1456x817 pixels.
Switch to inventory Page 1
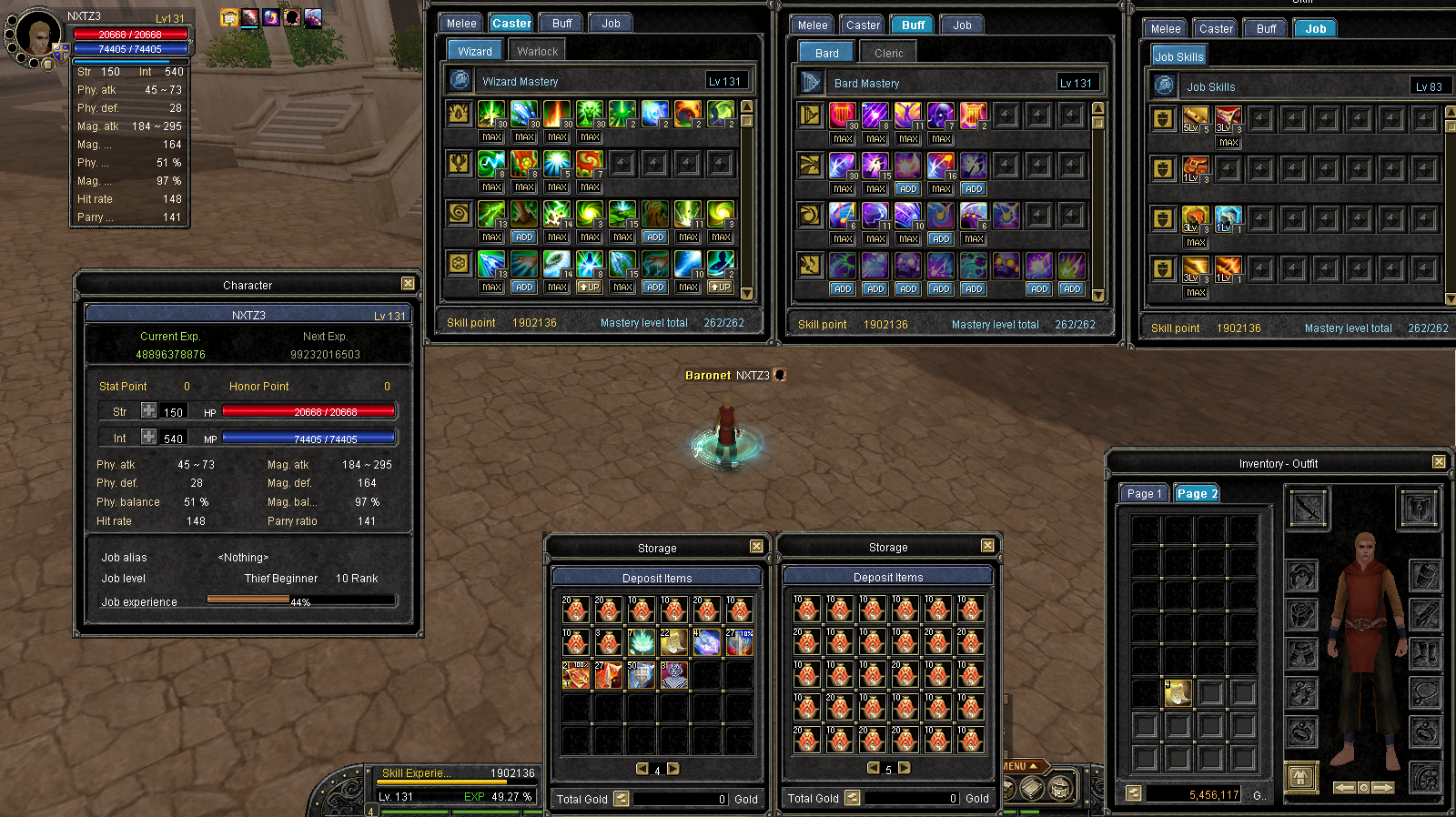click(1144, 493)
